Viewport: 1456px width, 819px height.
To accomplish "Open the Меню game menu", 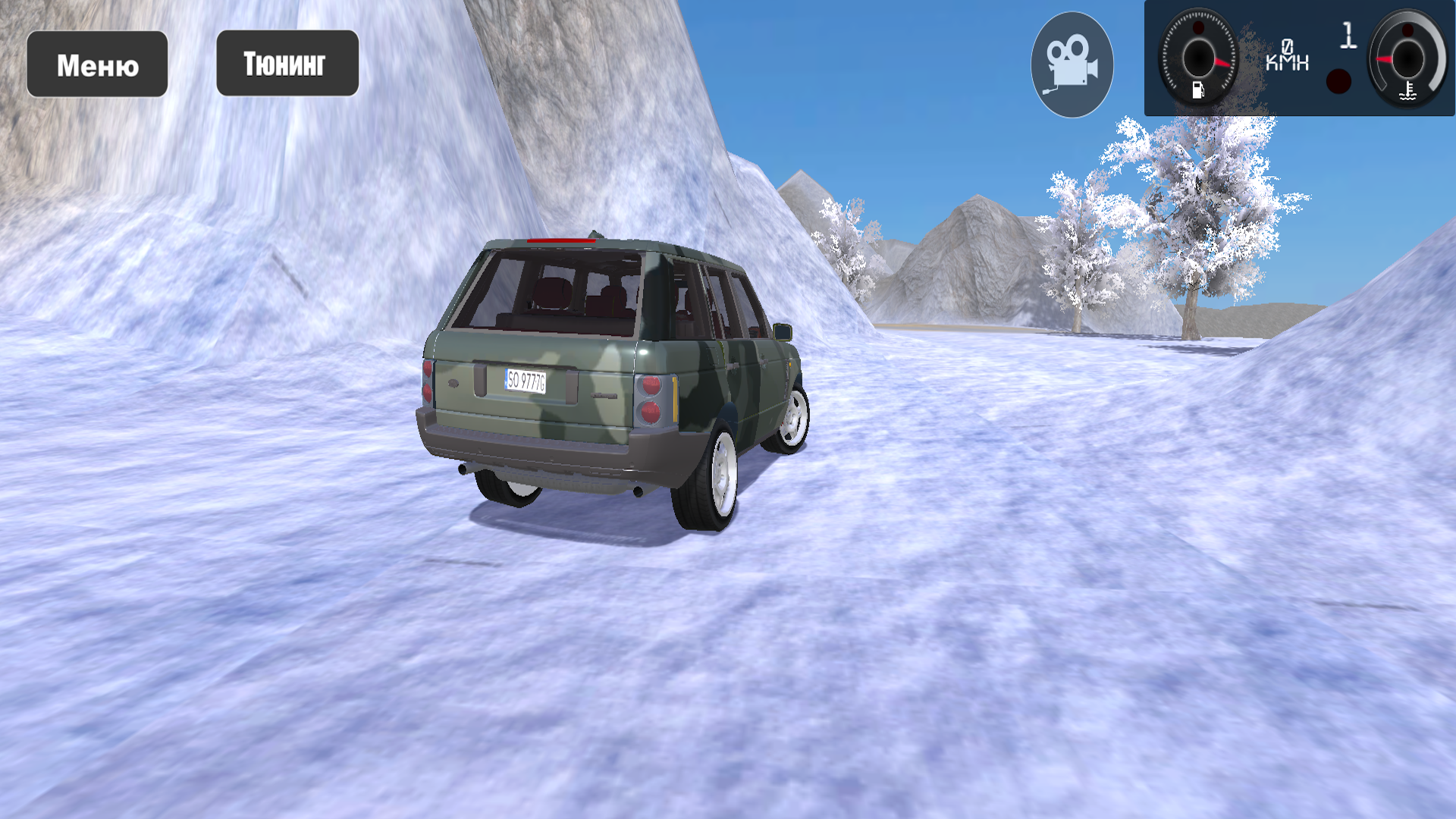I will pyautogui.click(x=97, y=64).
